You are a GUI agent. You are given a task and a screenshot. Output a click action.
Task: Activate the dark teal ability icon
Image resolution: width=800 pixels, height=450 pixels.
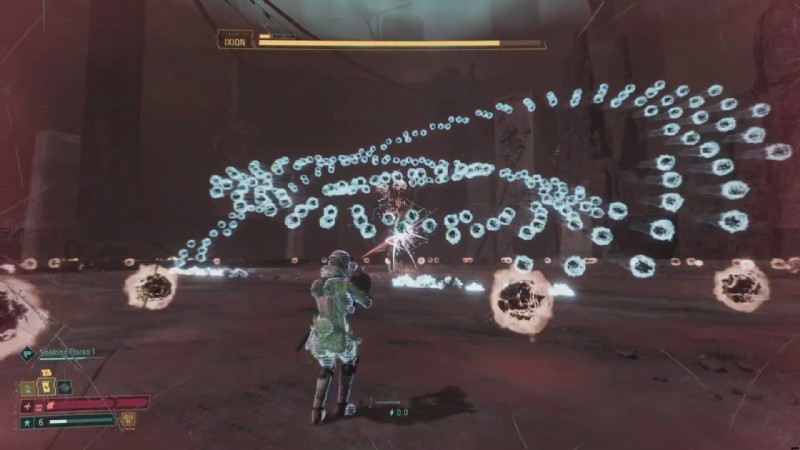[64, 386]
